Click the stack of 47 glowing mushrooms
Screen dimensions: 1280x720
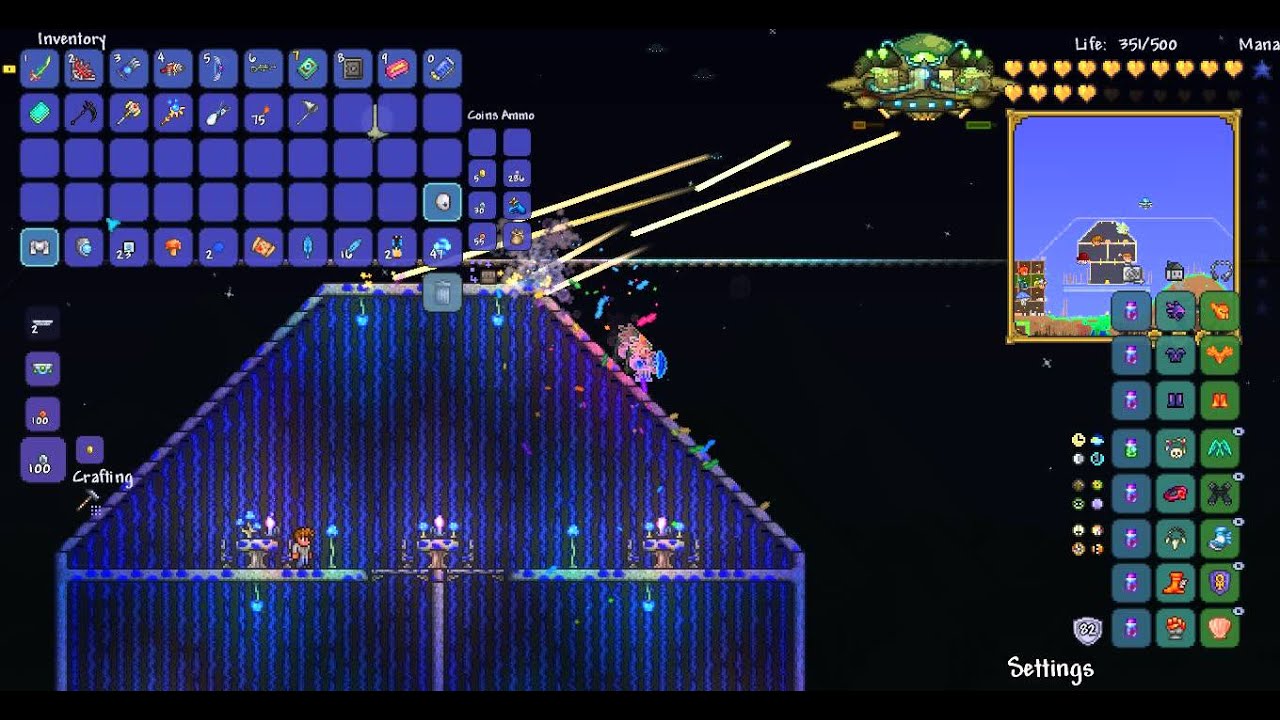coord(442,247)
